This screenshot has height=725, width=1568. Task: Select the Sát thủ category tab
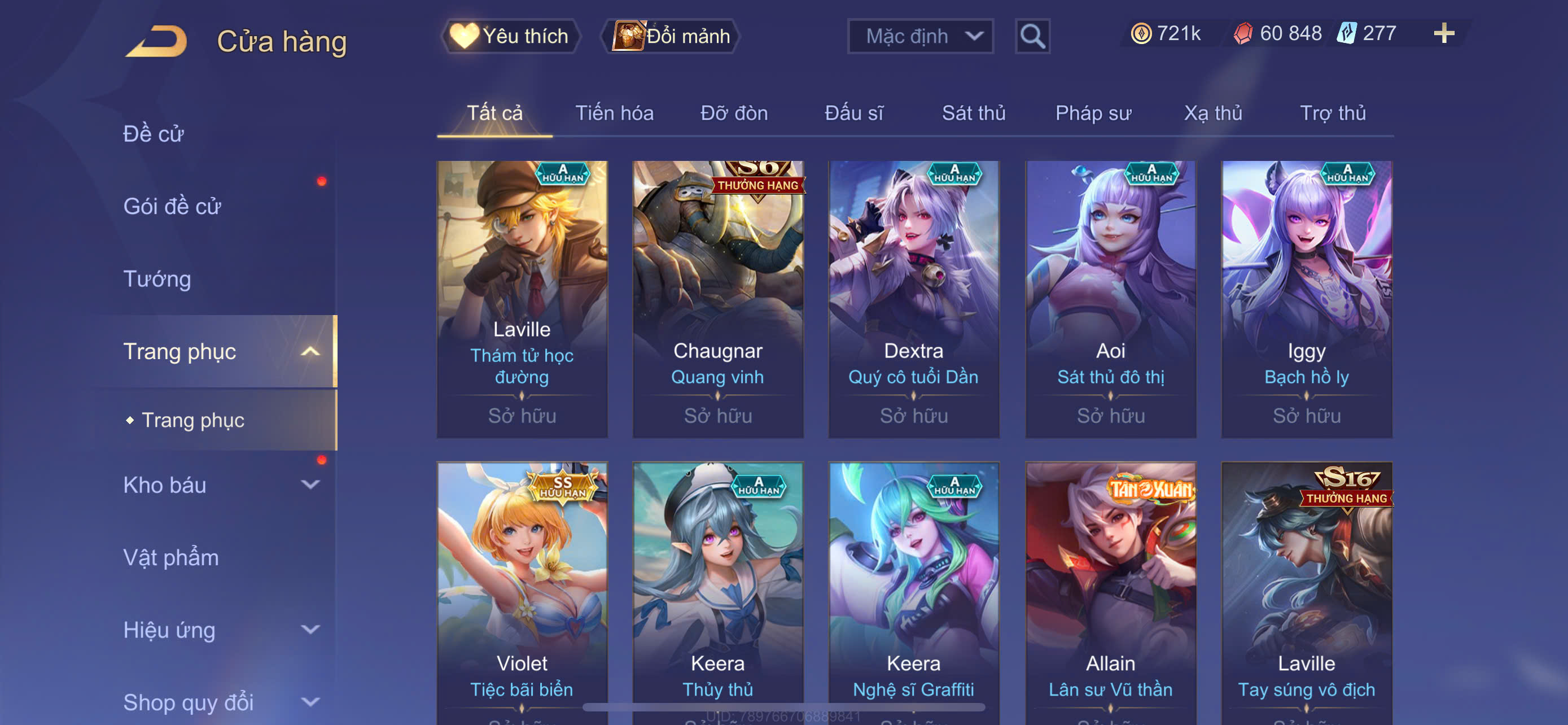click(x=973, y=113)
